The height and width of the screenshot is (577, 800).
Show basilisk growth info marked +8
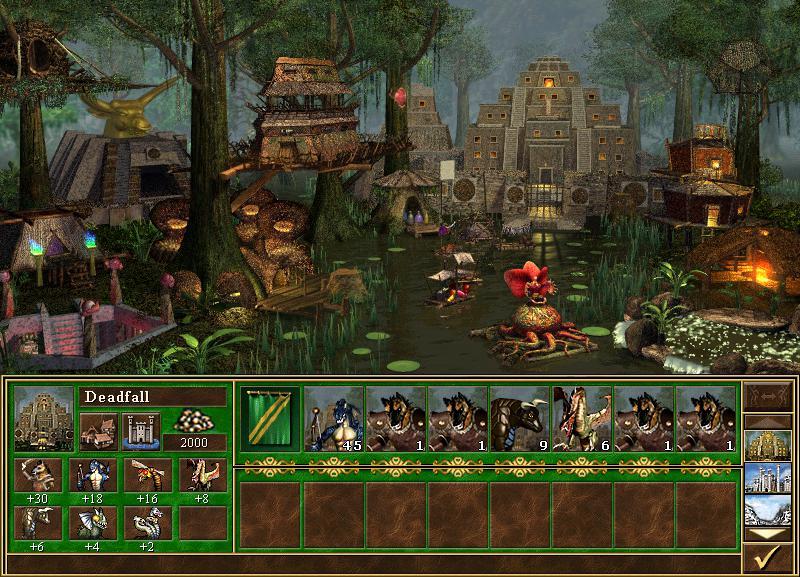pyautogui.click(x=202, y=475)
